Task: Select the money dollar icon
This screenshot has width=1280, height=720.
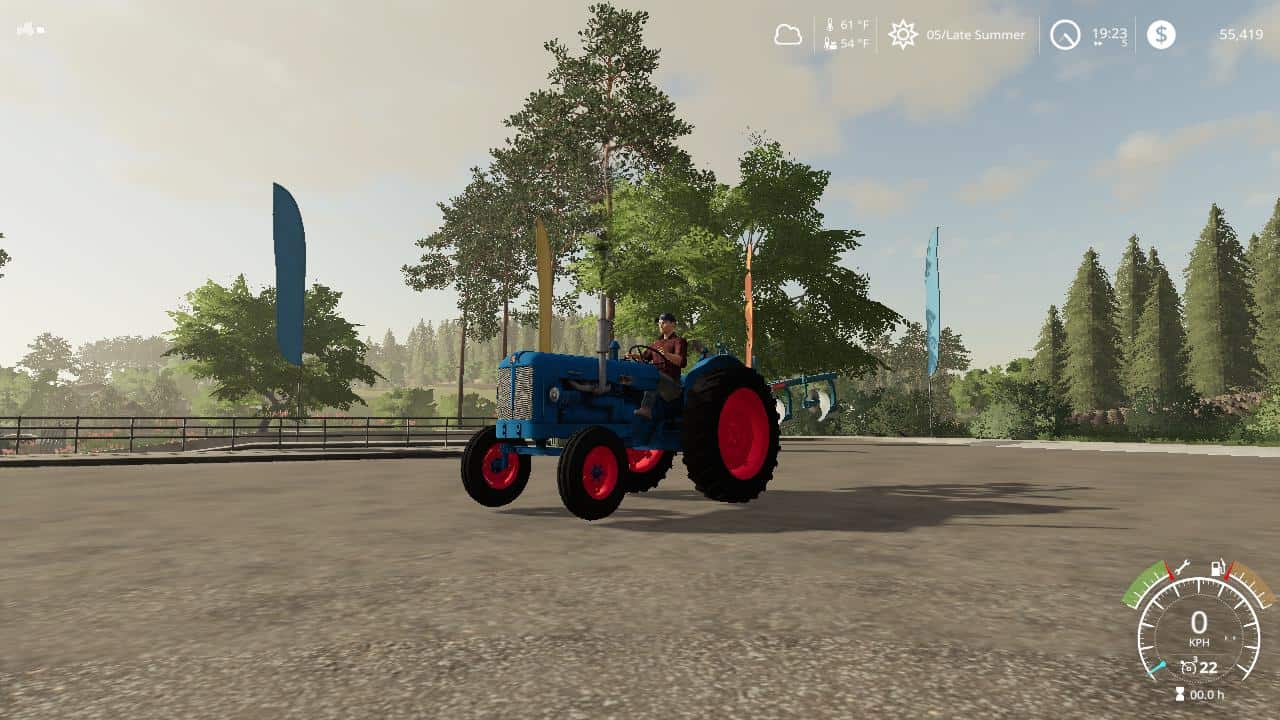Action: [x=1160, y=35]
